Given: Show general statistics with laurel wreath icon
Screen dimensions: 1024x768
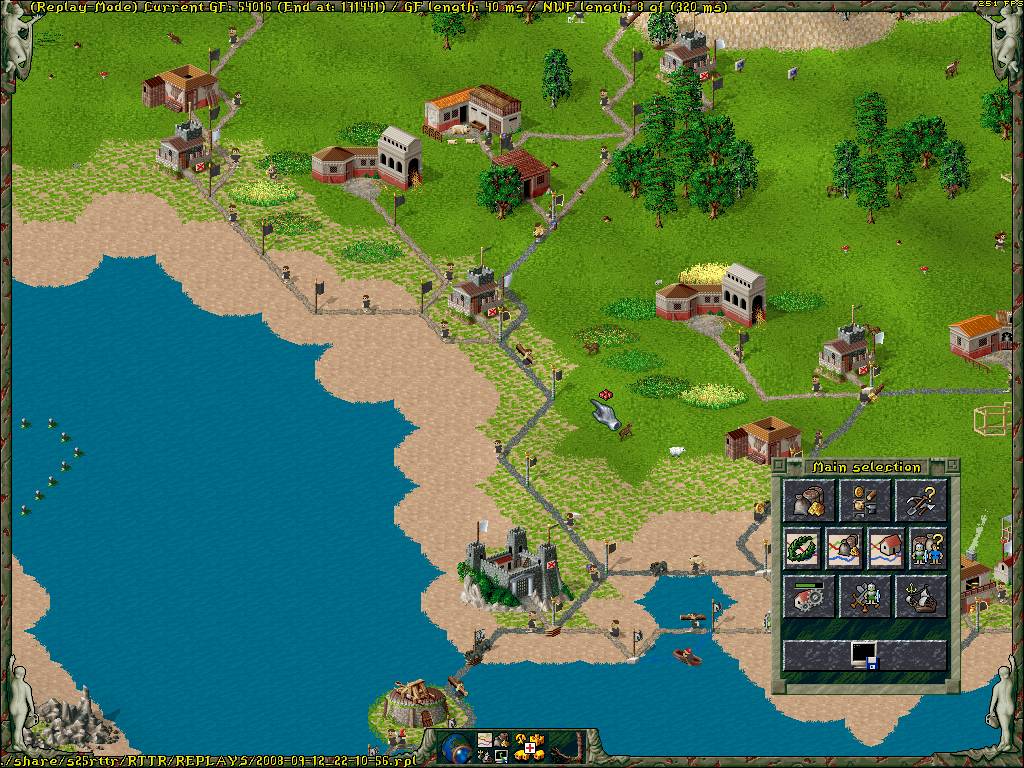Looking at the screenshot, I should [x=802, y=549].
